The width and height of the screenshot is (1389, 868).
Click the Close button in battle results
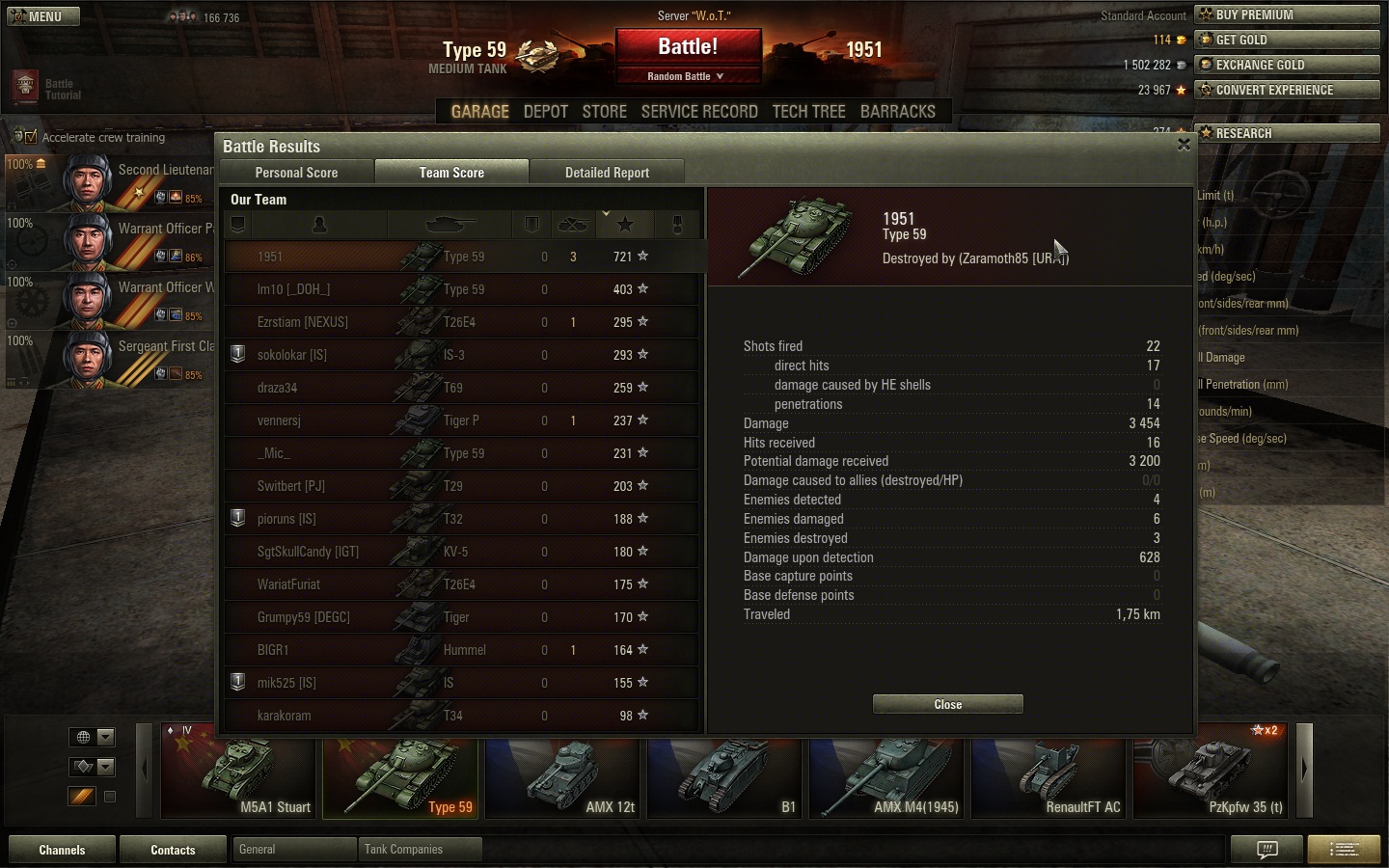tap(947, 705)
